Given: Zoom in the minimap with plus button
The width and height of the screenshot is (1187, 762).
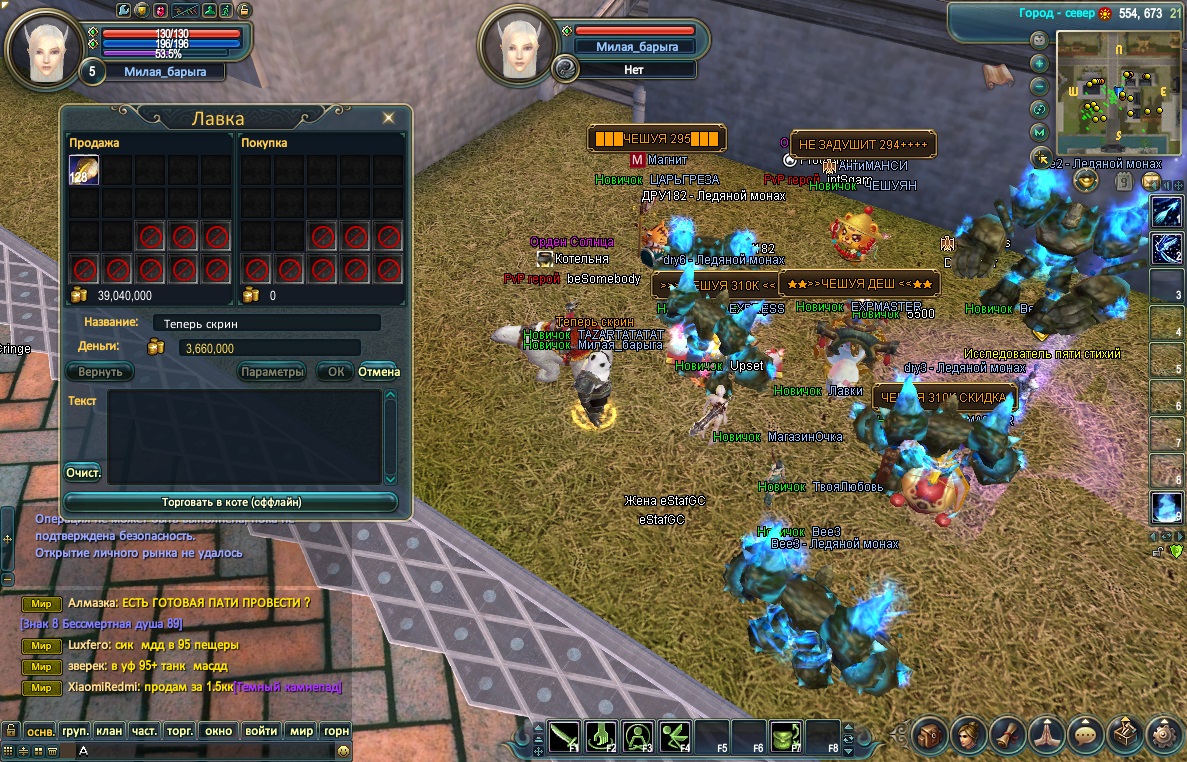Looking at the screenshot, I should click(1040, 63).
